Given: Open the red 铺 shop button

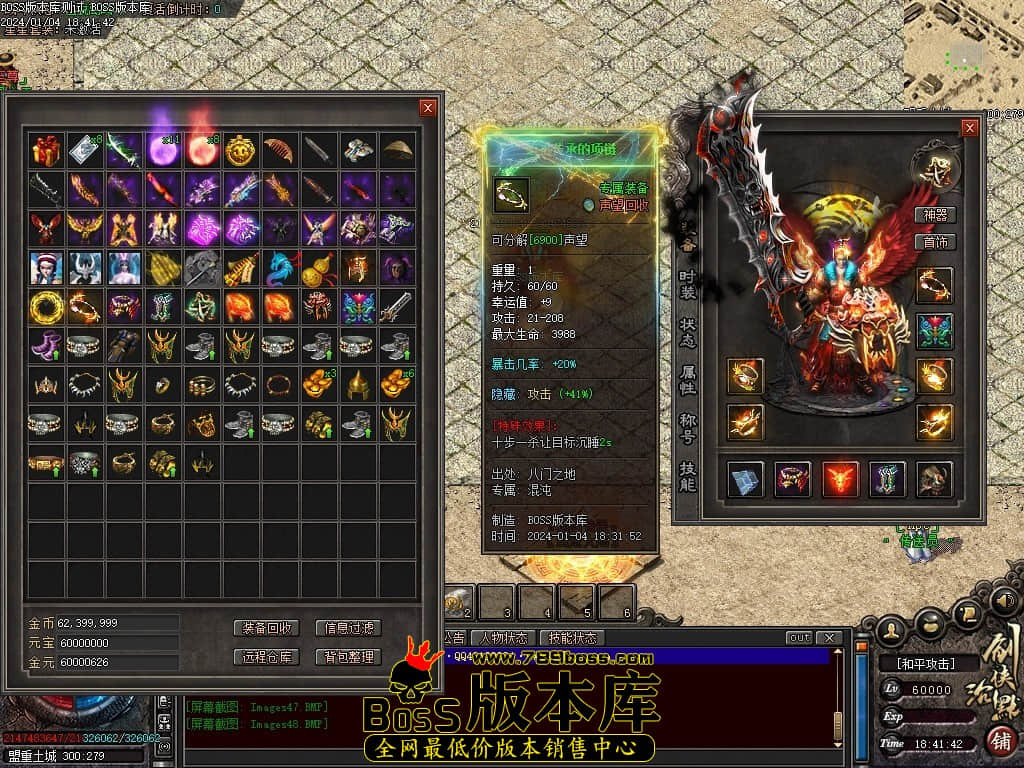Looking at the screenshot, I should (x=1000, y=741).
